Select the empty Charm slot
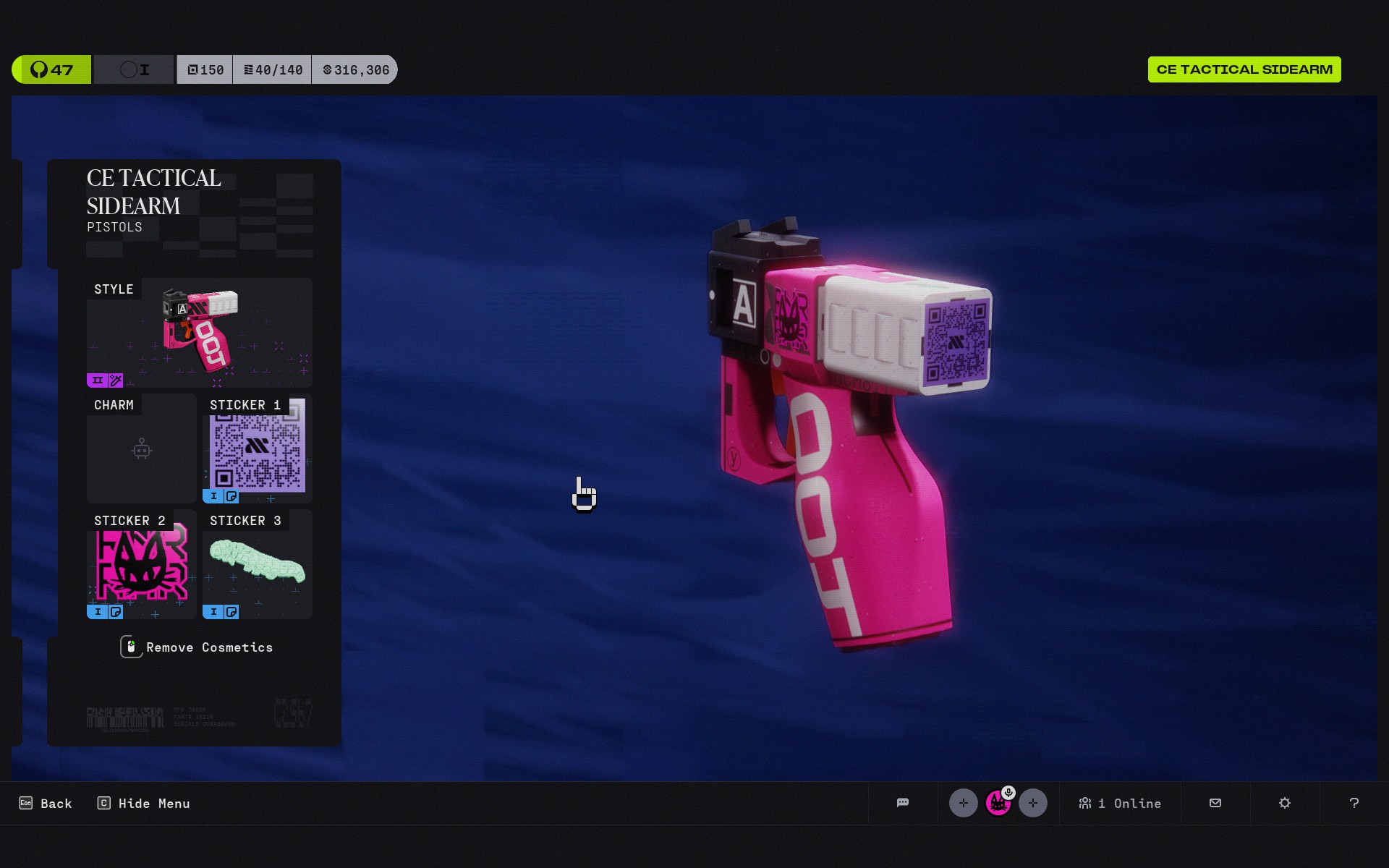The width and height of the screenshot is (1389, 868). pos(142,448)
